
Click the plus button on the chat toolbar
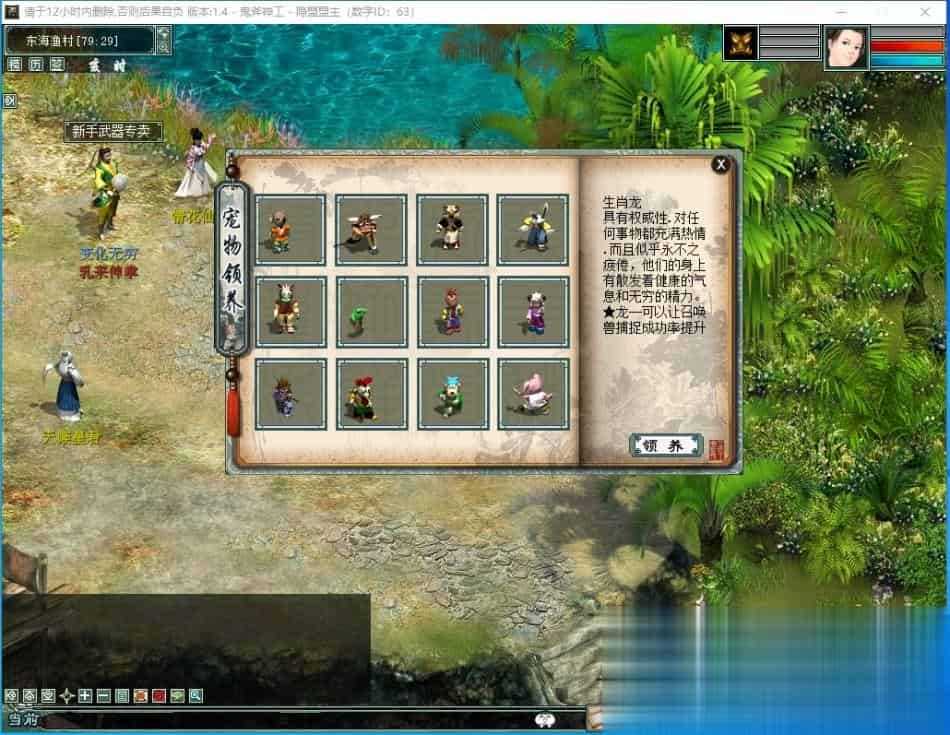(85, 696)
